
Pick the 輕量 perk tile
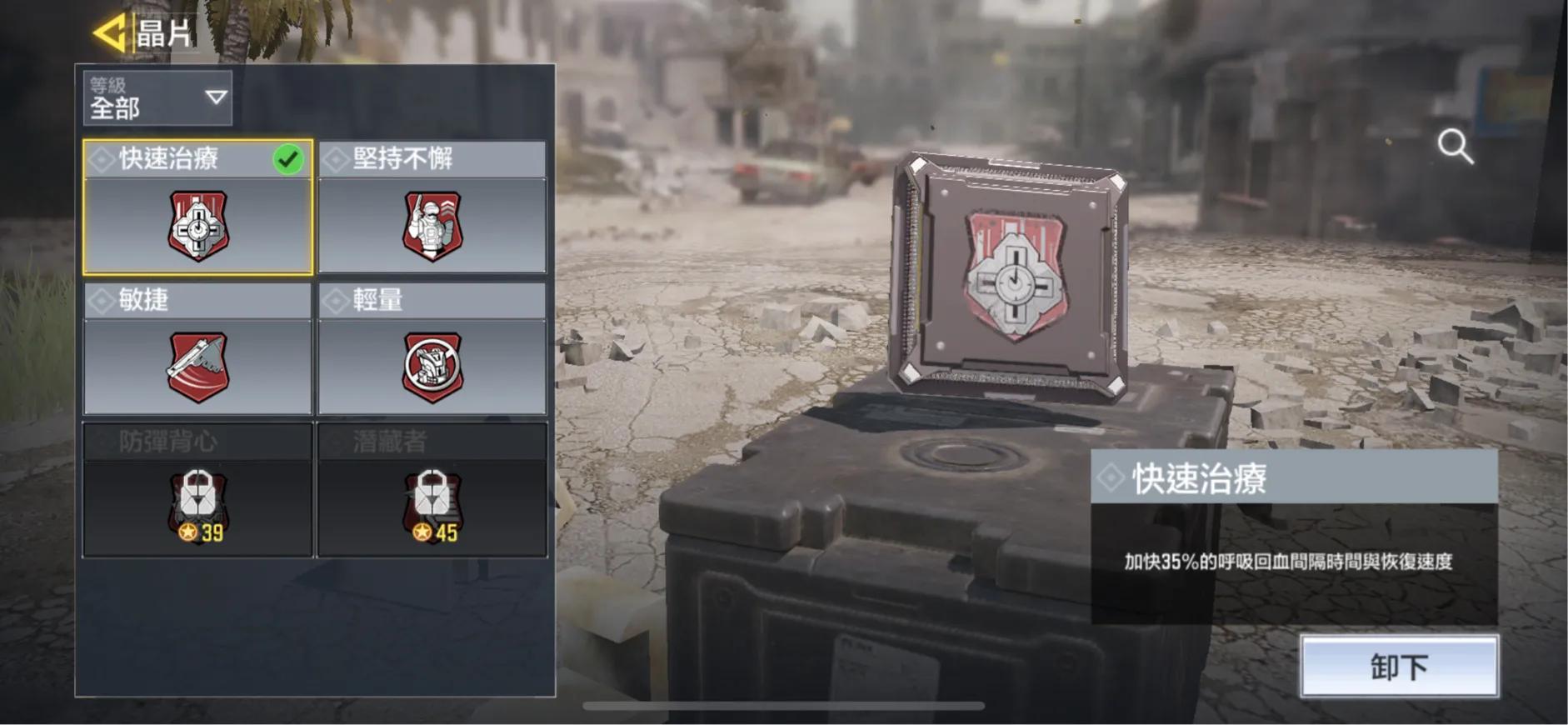[432, 349]
